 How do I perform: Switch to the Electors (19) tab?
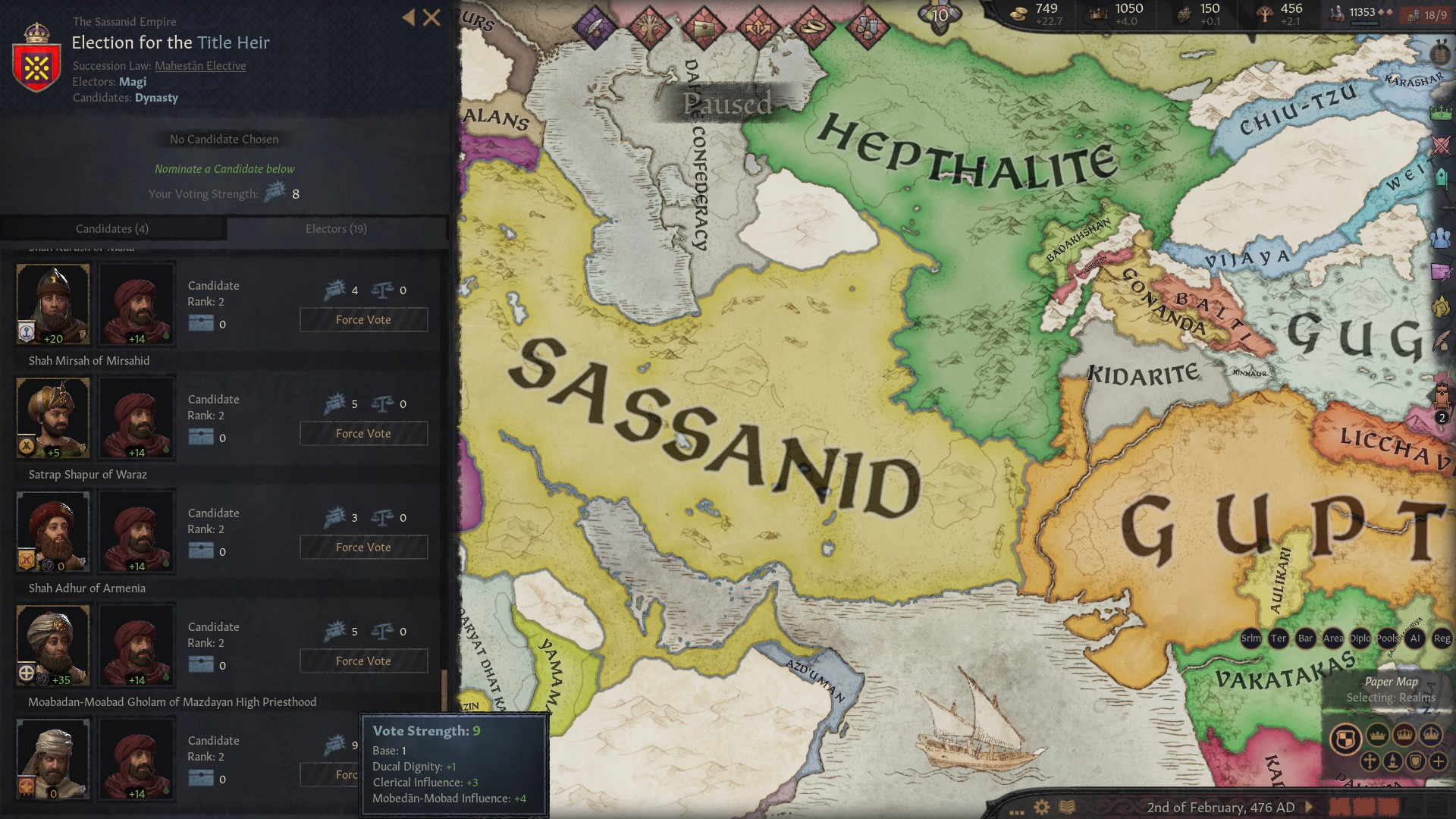pyautogui.click(x=335, y=228)
